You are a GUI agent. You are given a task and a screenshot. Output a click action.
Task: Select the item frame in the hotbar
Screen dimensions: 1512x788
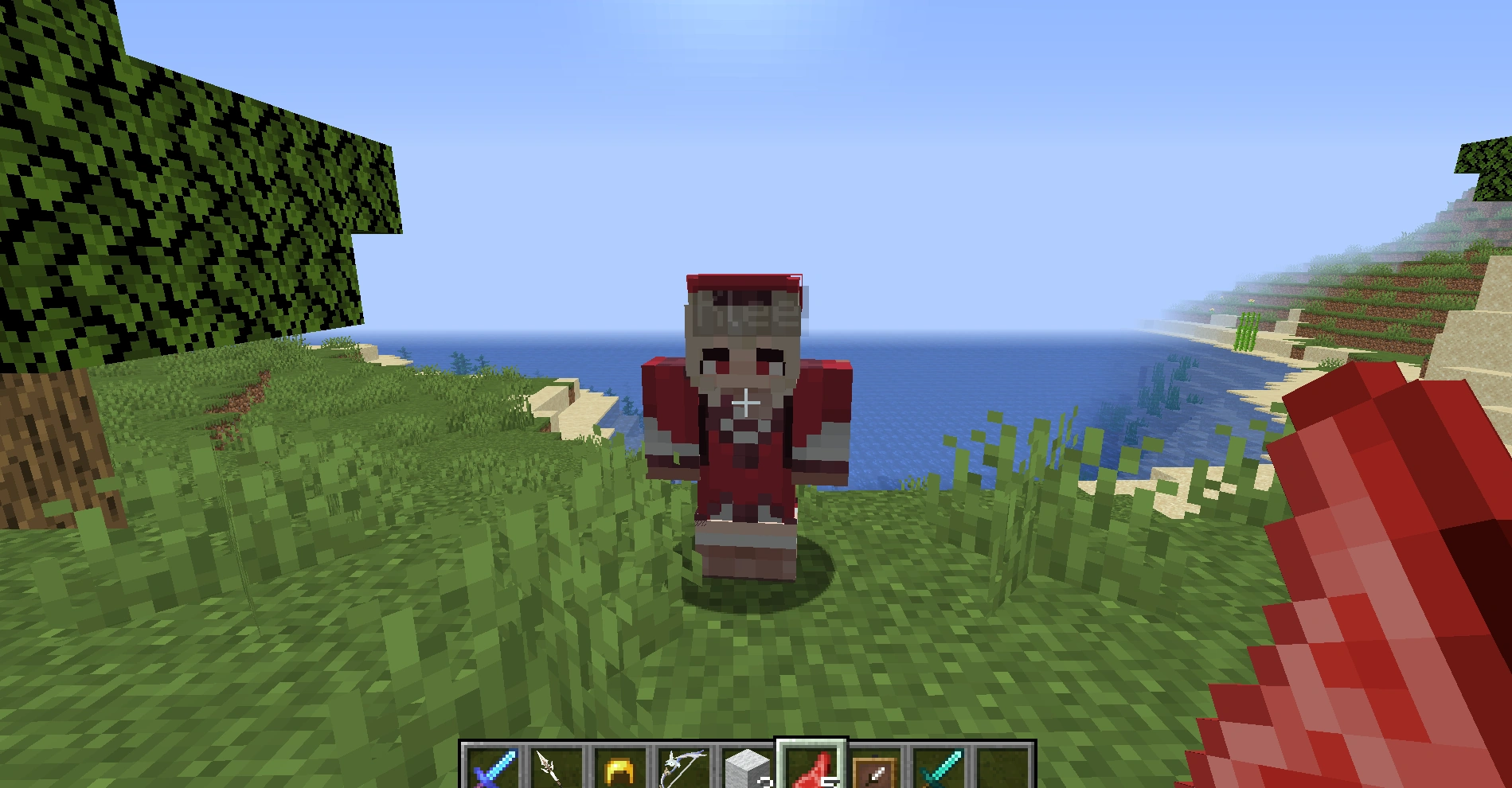pyautogui.click(x=872, y=768)
